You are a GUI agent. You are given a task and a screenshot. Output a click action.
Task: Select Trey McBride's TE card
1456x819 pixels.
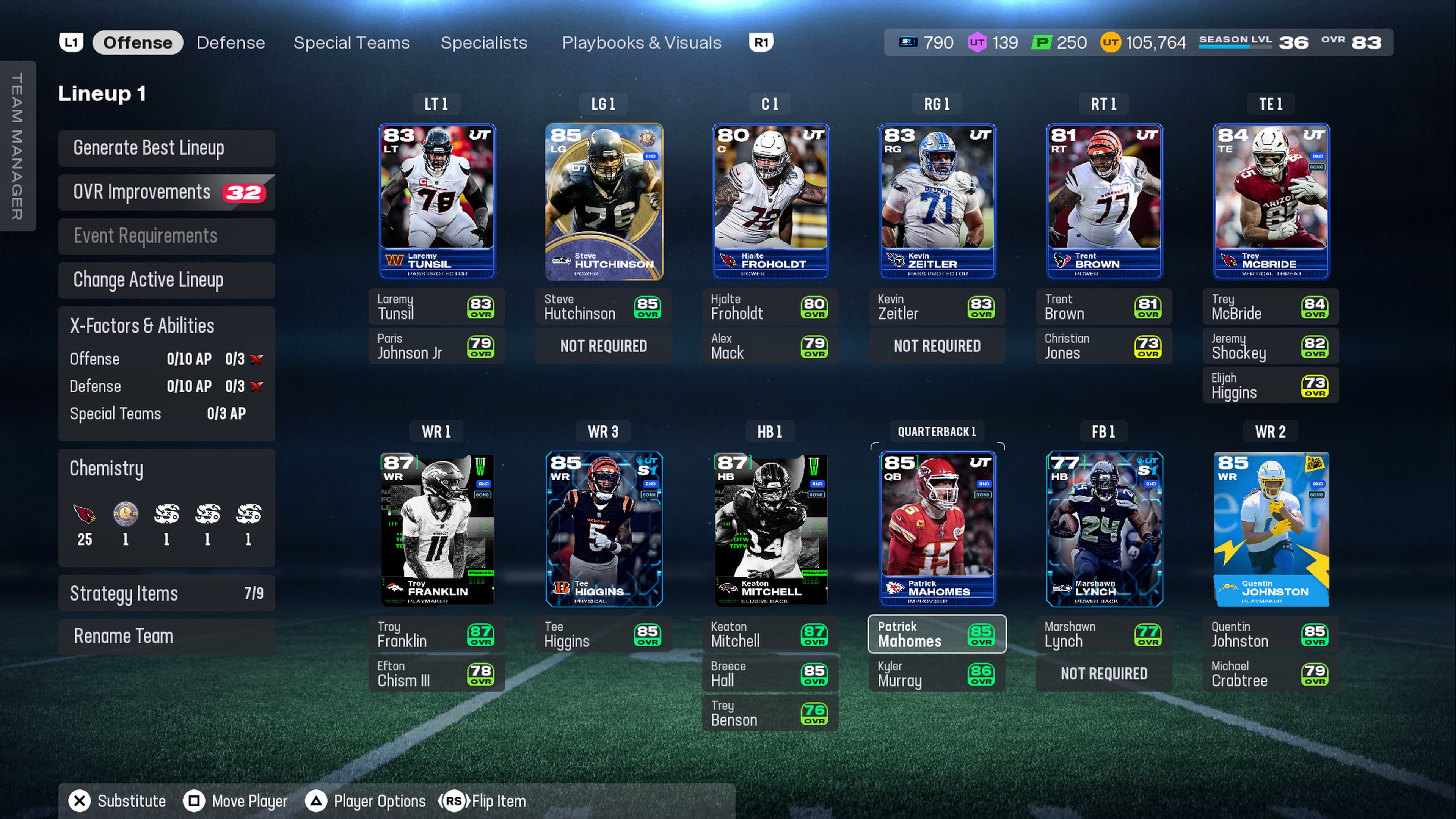tap(1271, 201)
